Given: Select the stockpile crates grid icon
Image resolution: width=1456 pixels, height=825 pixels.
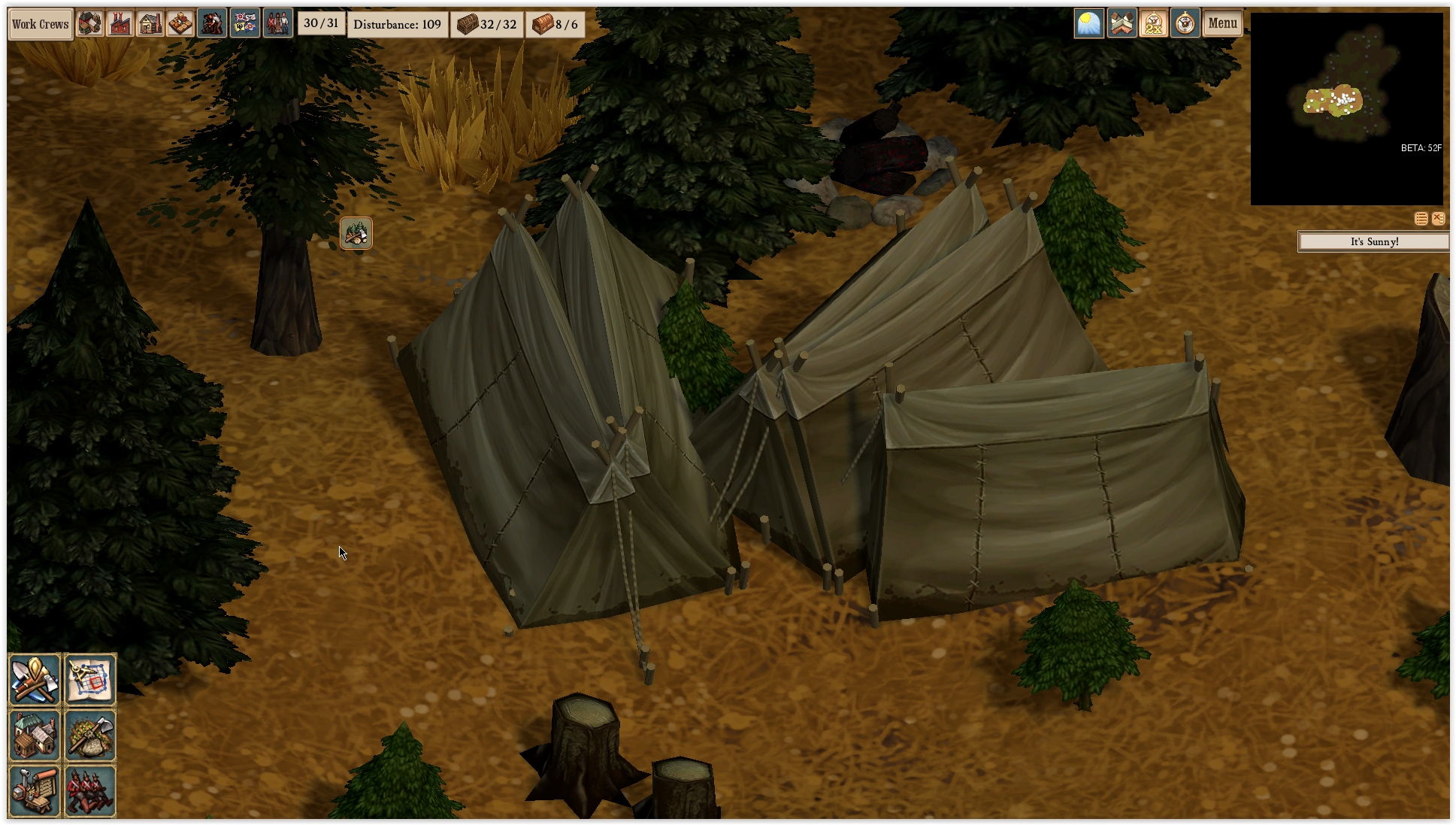Looking at the screenshot, I should pos(180,24).
